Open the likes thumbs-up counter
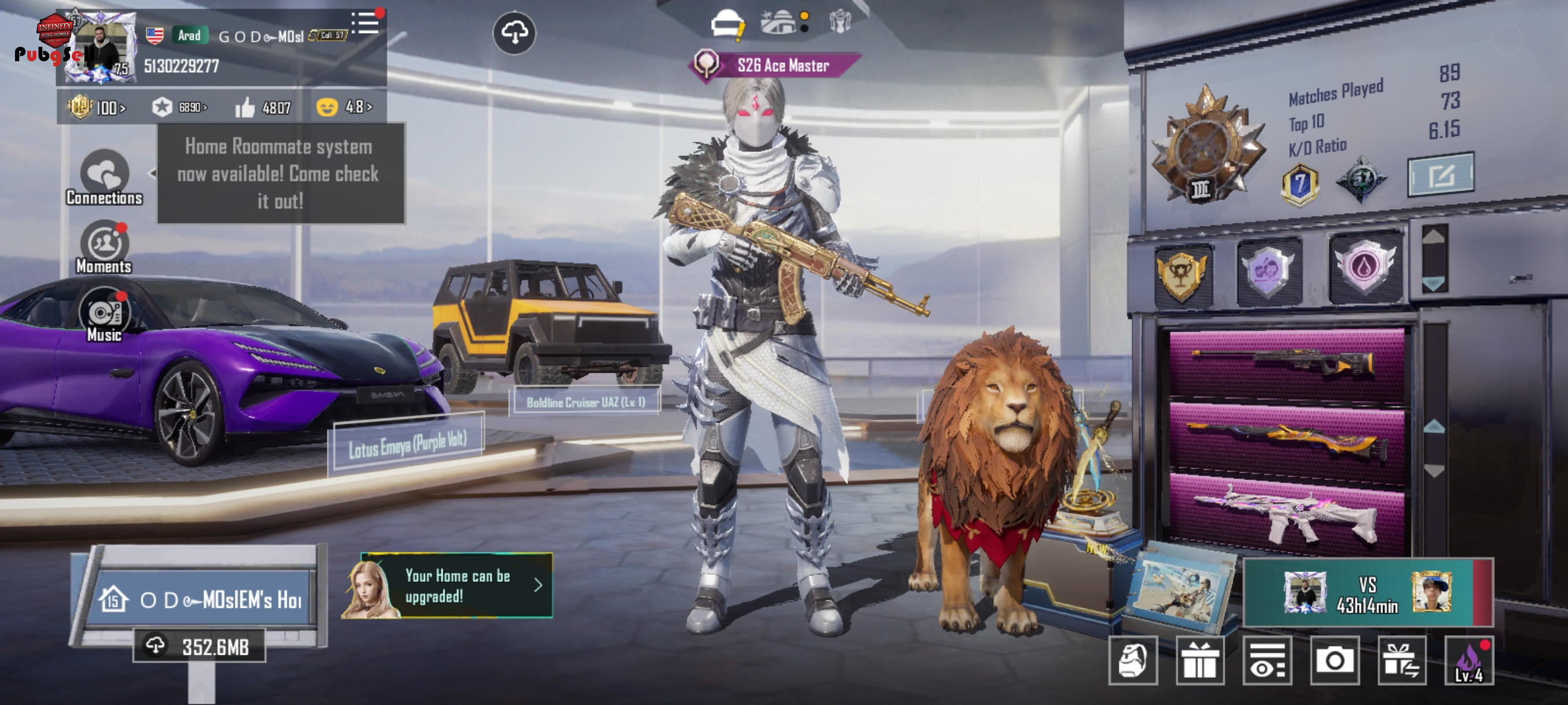The width and height of the screenshot is (1568, 705). (x=264, y=107)
